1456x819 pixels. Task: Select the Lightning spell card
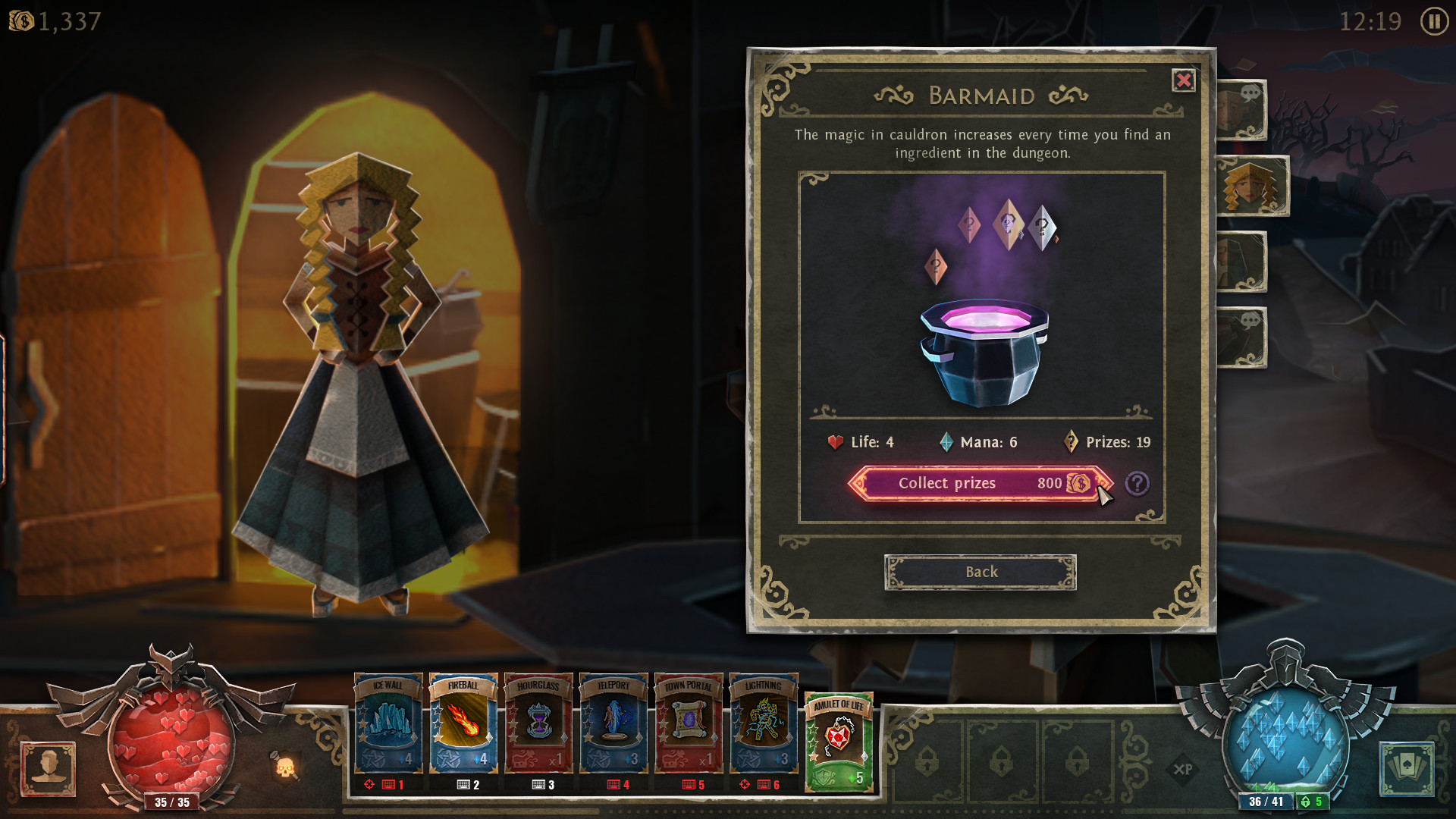tap(764, 724)
